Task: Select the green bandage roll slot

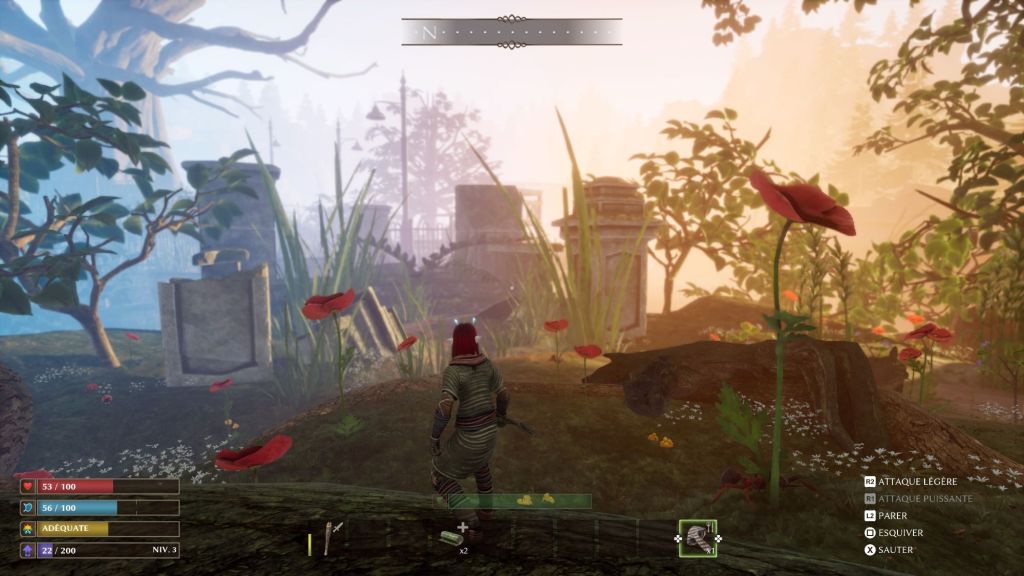Action: coord(454,538)
